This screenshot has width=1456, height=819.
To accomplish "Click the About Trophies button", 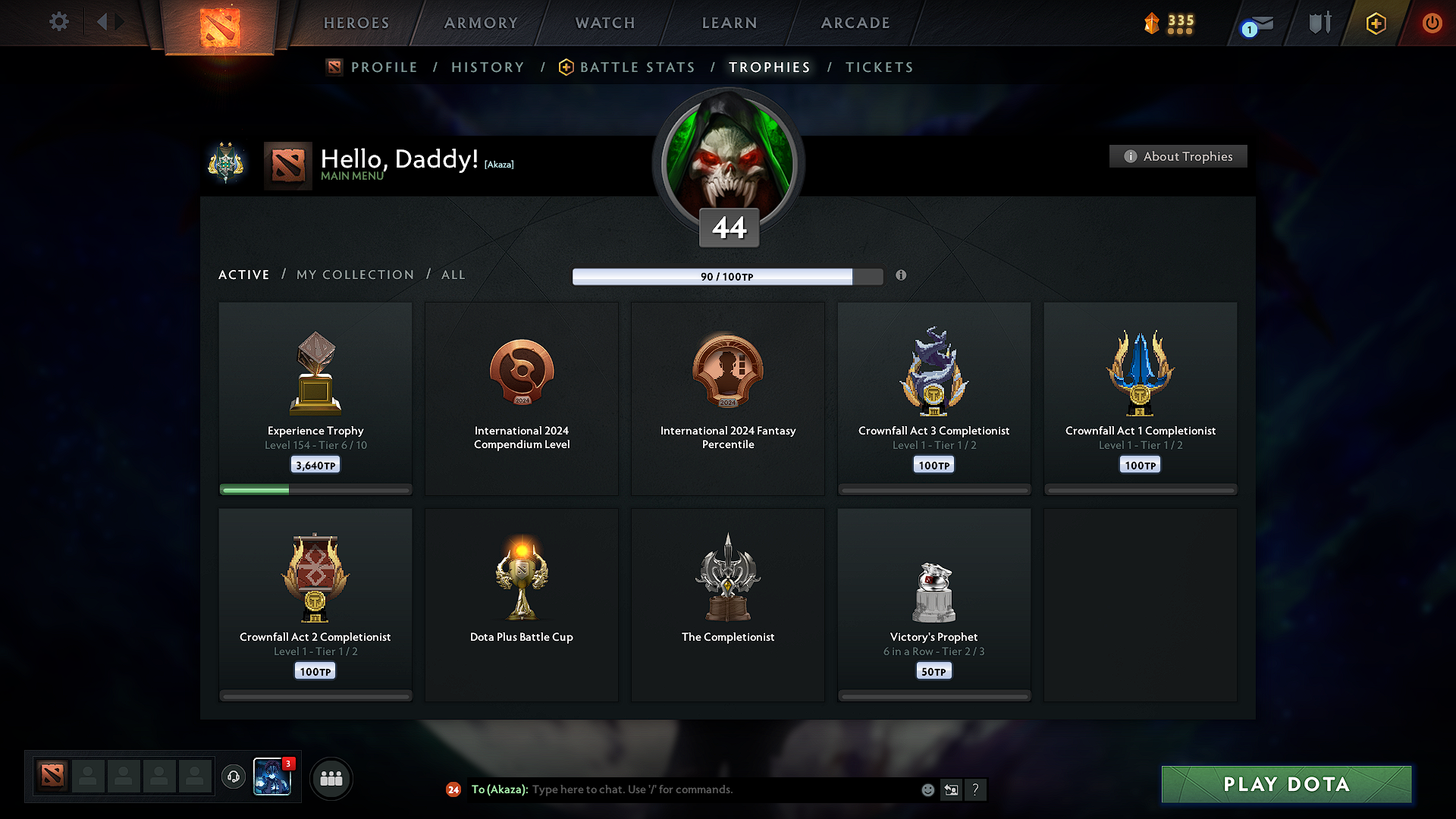I will pos(1178,156).
